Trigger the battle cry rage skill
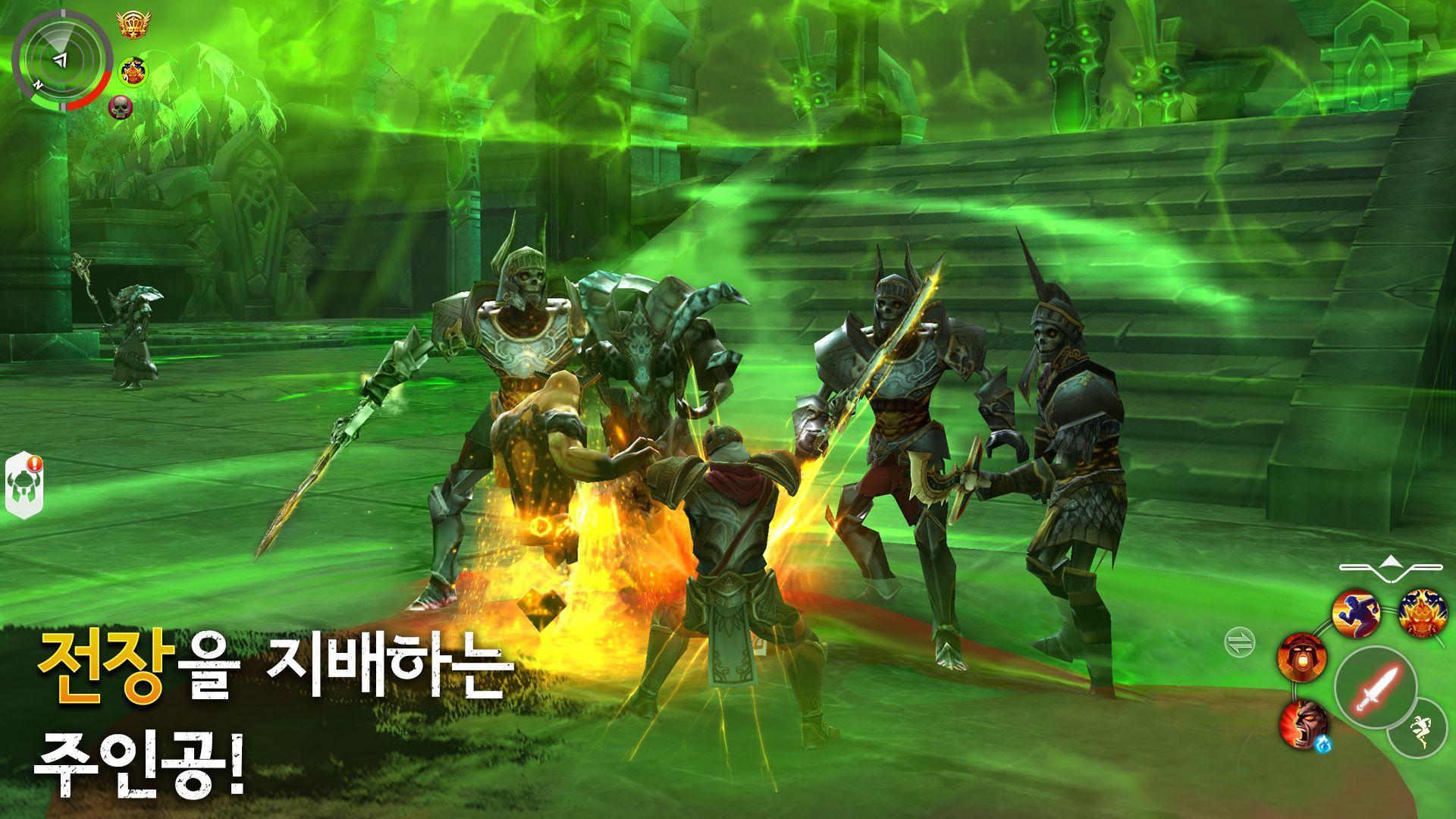 [x=1304, y=724]
